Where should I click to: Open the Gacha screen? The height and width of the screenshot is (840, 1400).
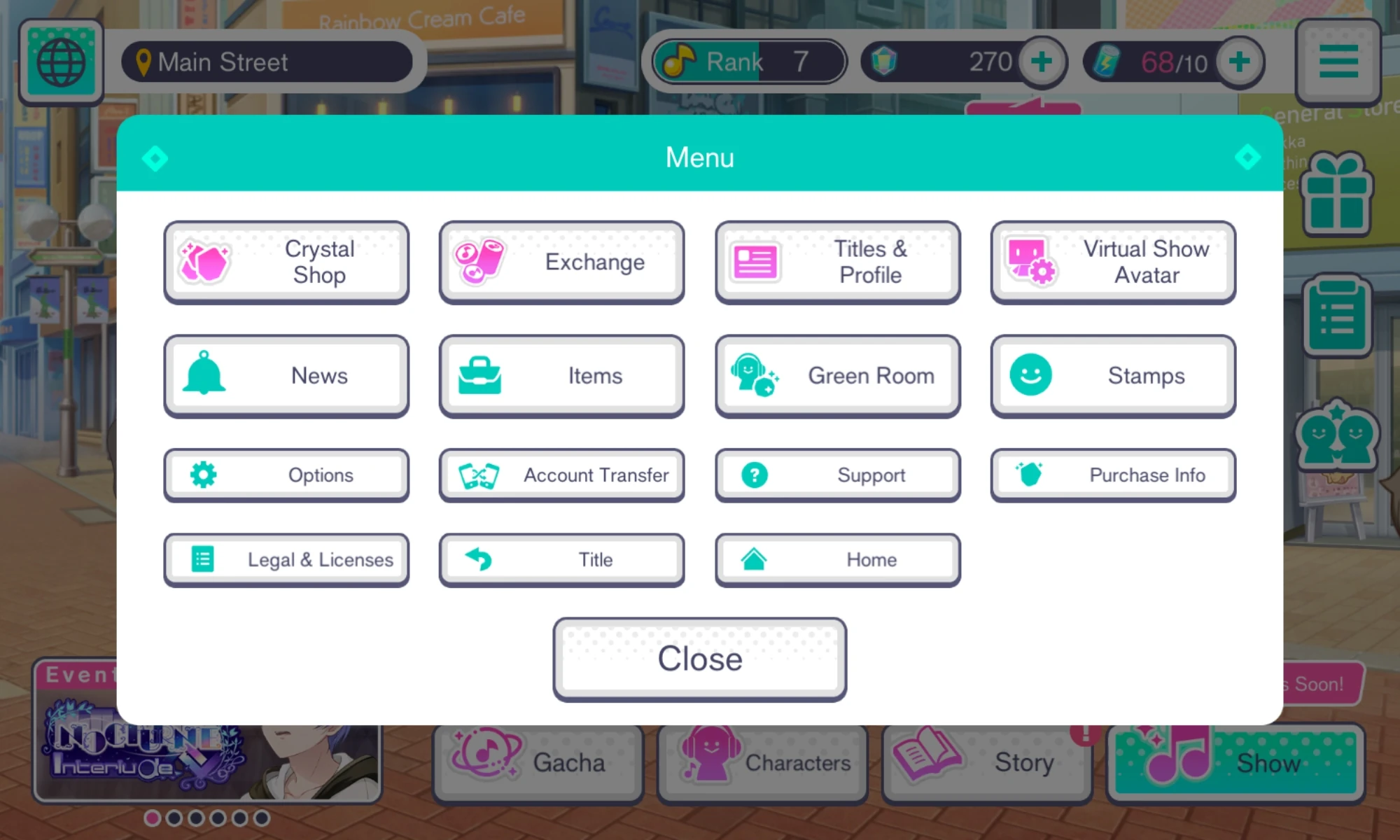pos(538,762)
